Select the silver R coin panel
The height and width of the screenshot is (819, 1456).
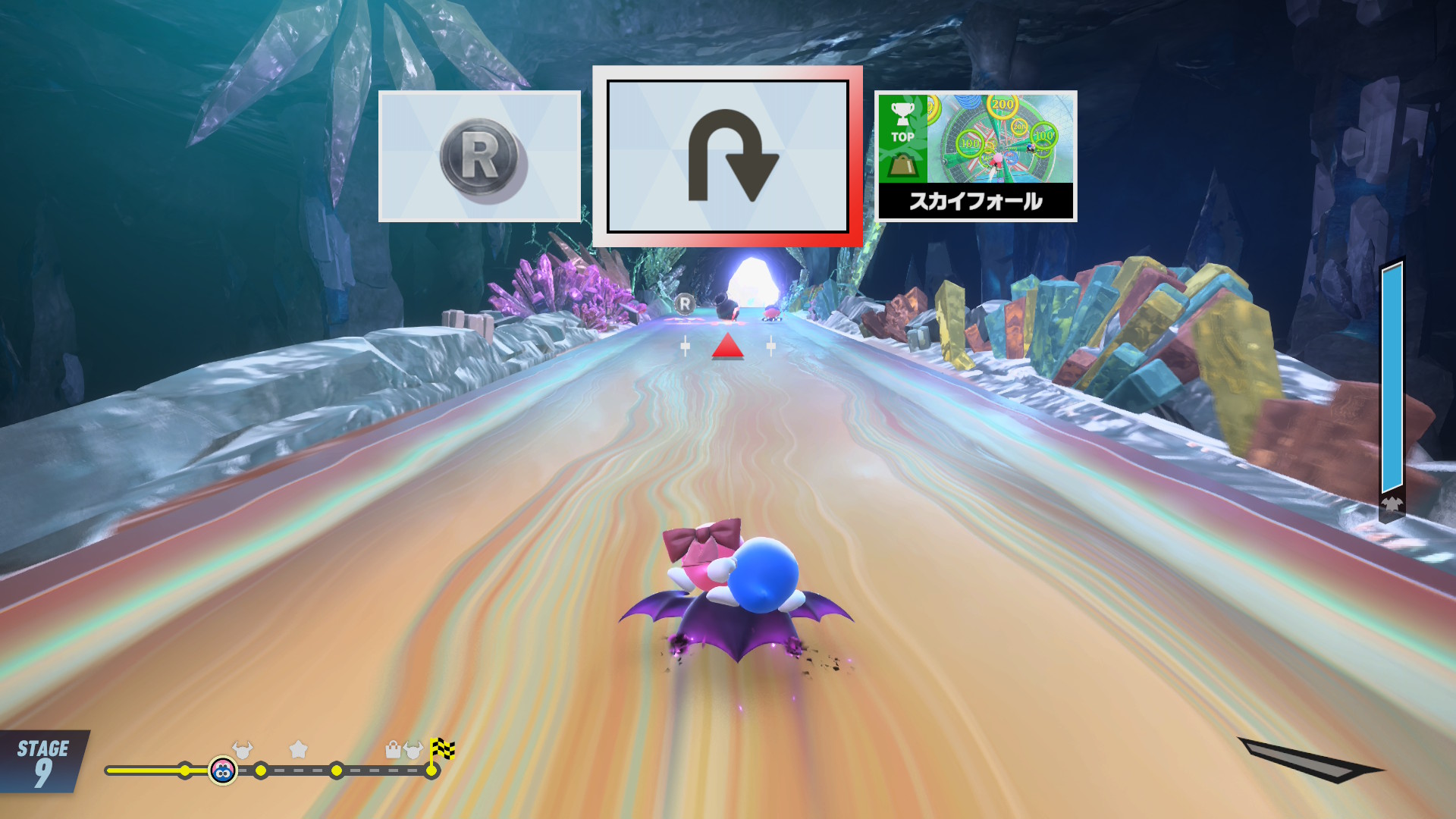(479, 156)
